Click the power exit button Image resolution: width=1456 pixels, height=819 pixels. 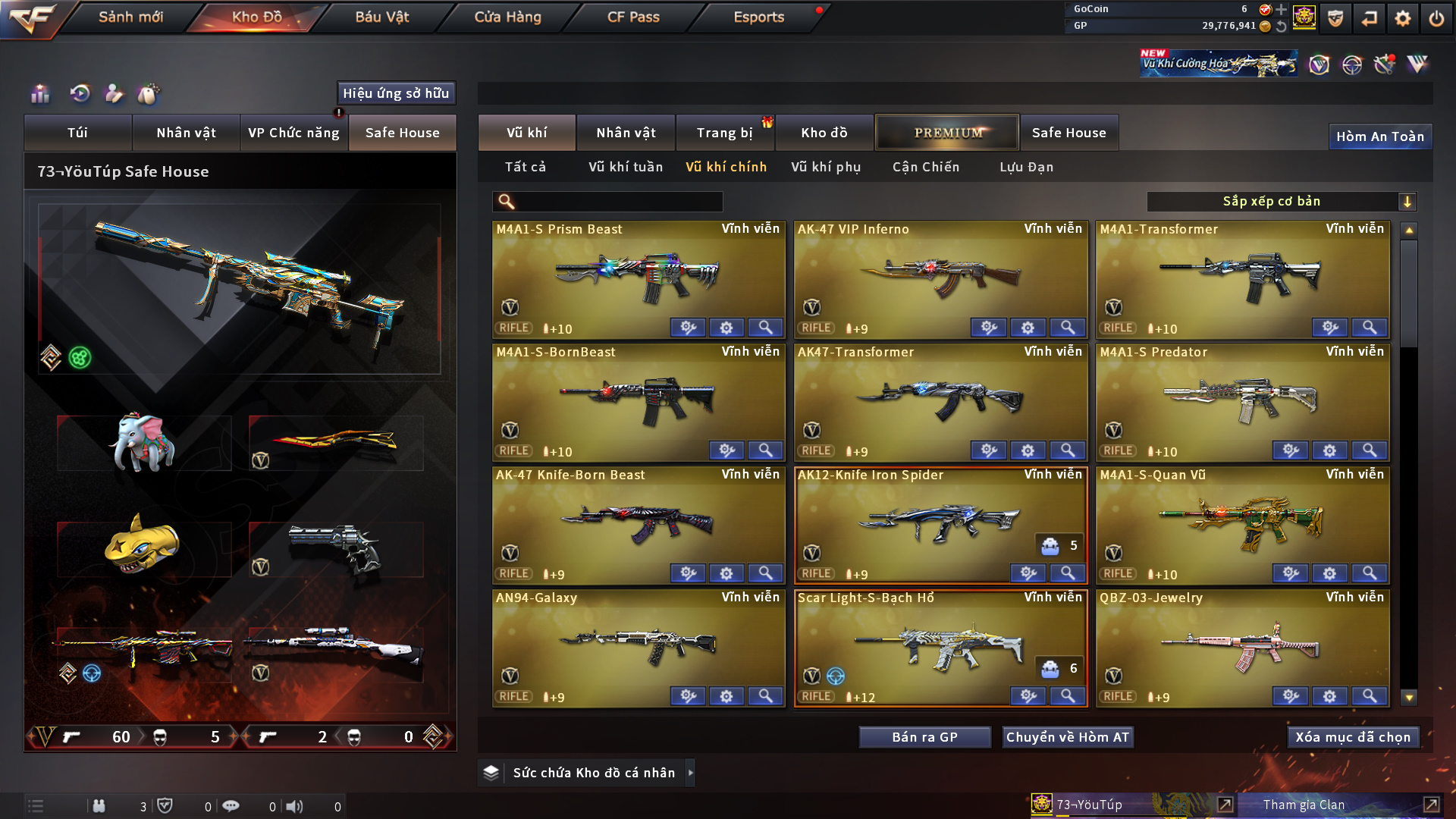coord(1436,18)
